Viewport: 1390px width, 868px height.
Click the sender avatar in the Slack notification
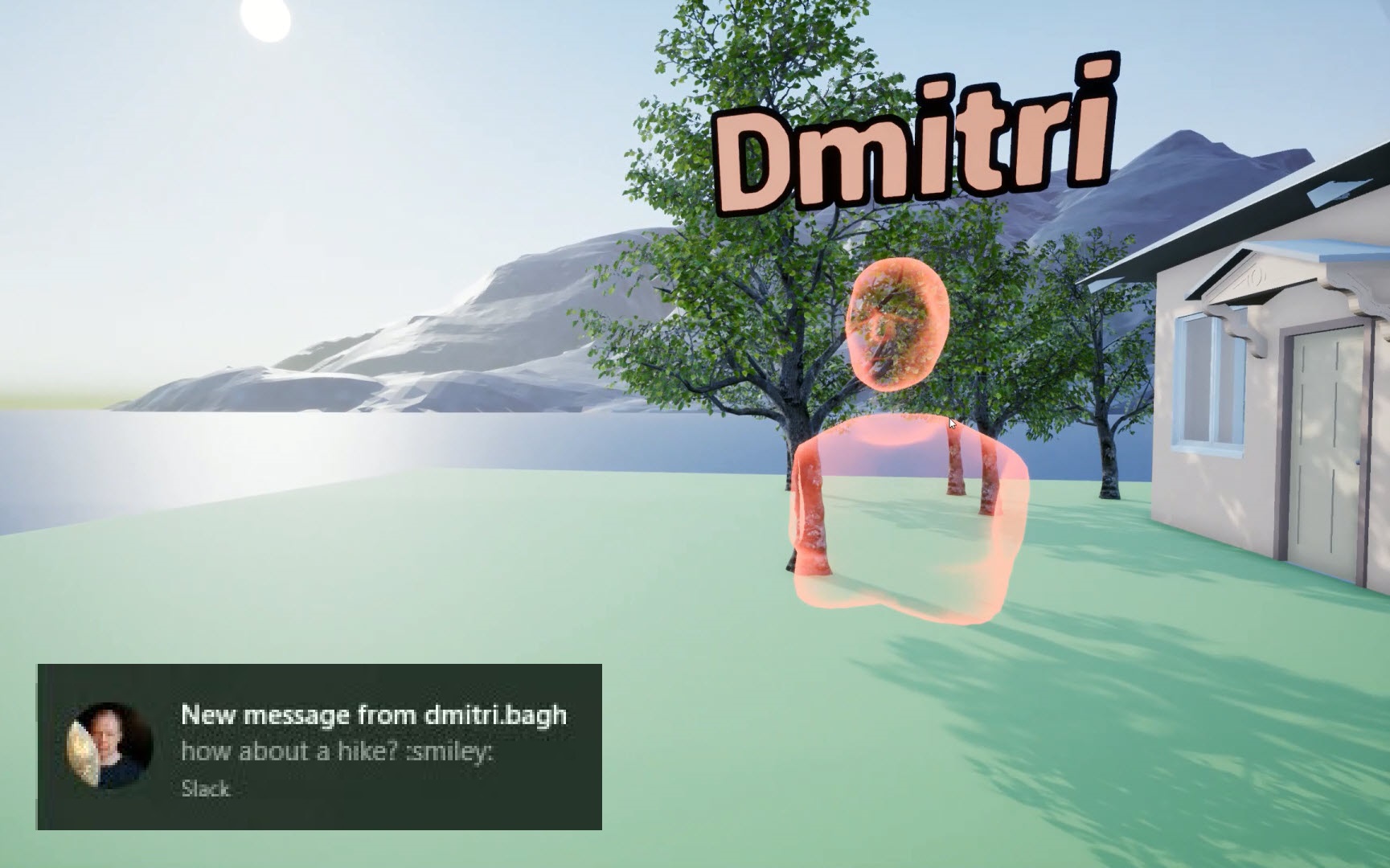coord(109,746)
